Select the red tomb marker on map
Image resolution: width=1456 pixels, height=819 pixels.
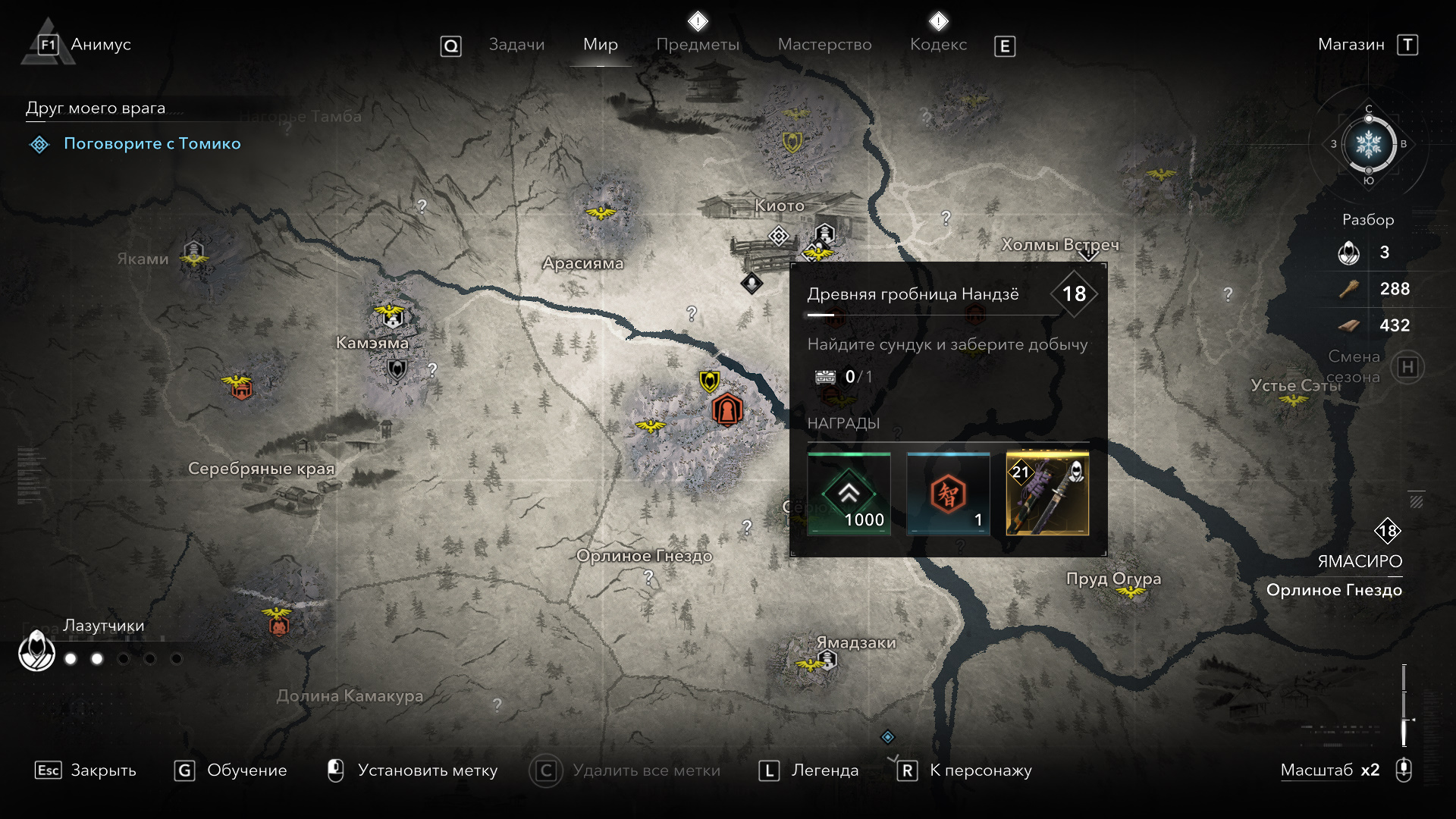point(726,411)
